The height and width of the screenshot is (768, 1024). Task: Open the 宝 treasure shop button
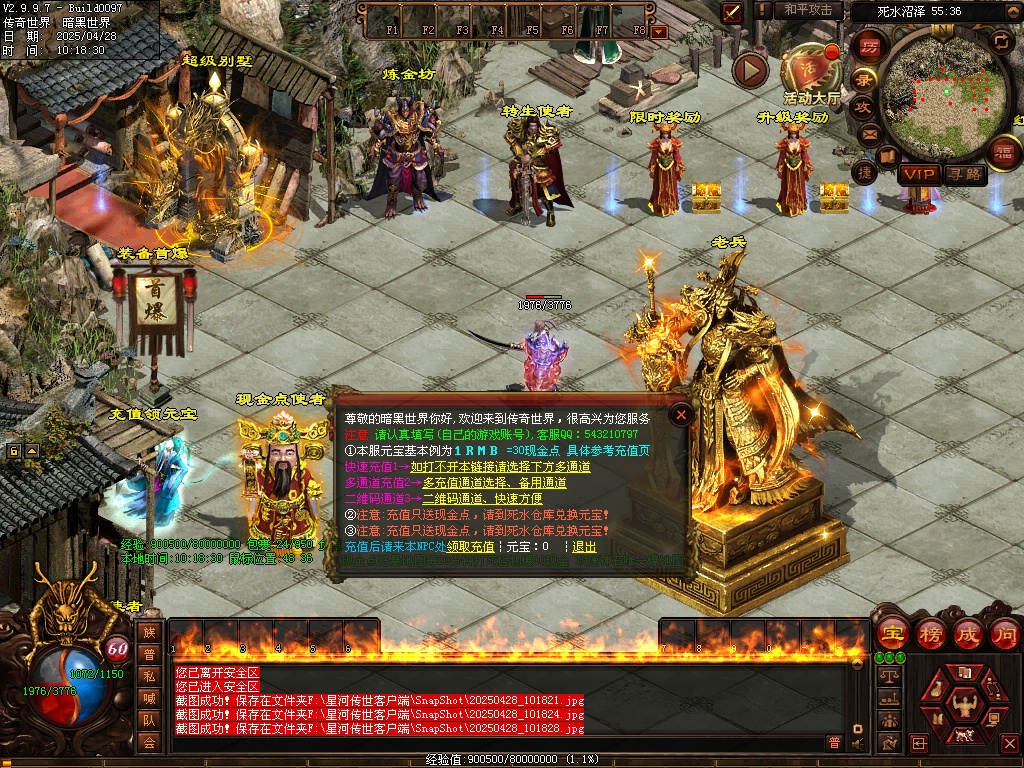point(892,634)
